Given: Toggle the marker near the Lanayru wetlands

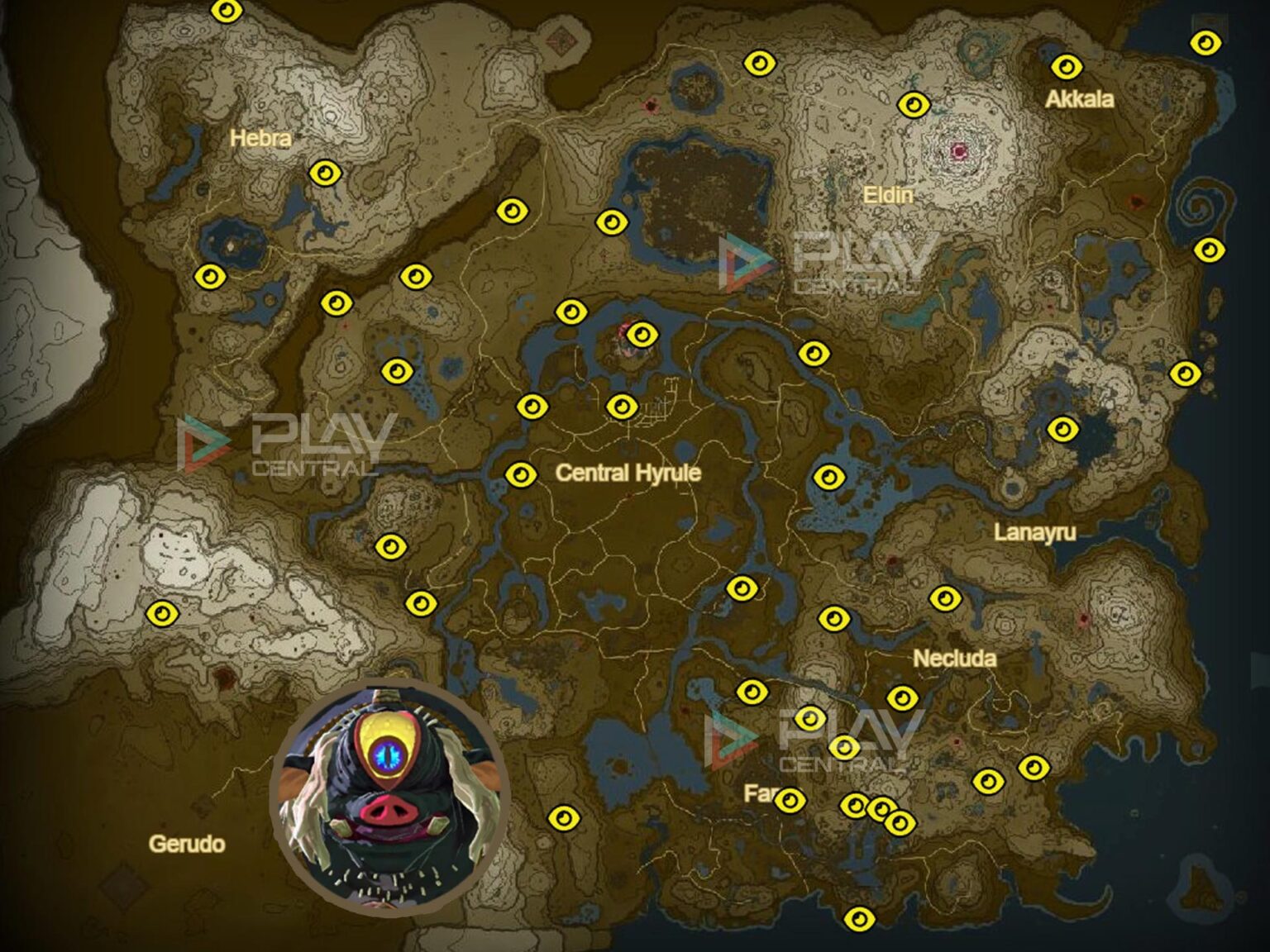Looking at the screenshot, I should pyautogui.click(x=829, y=477).
